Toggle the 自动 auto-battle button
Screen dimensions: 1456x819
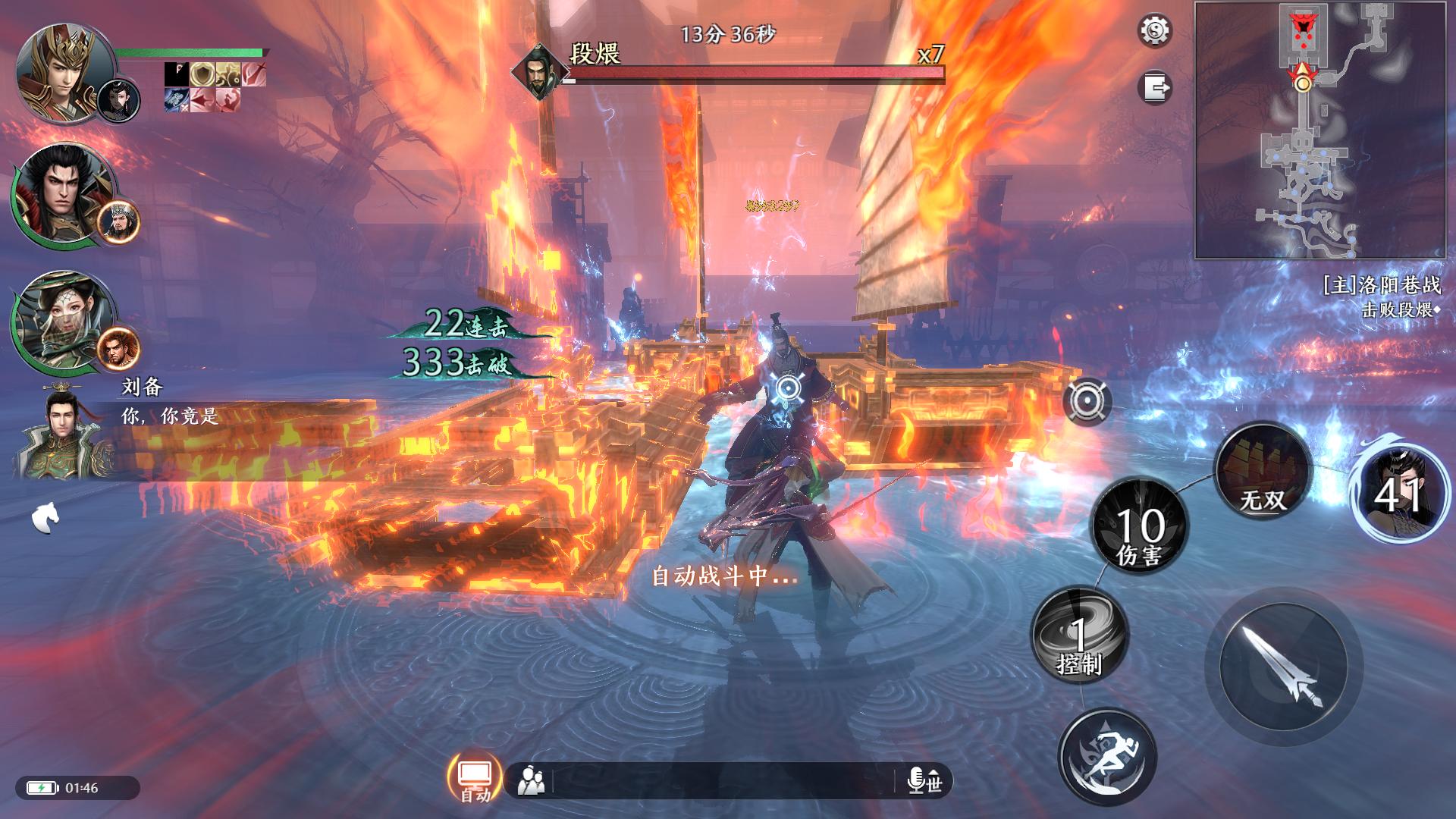475,777
